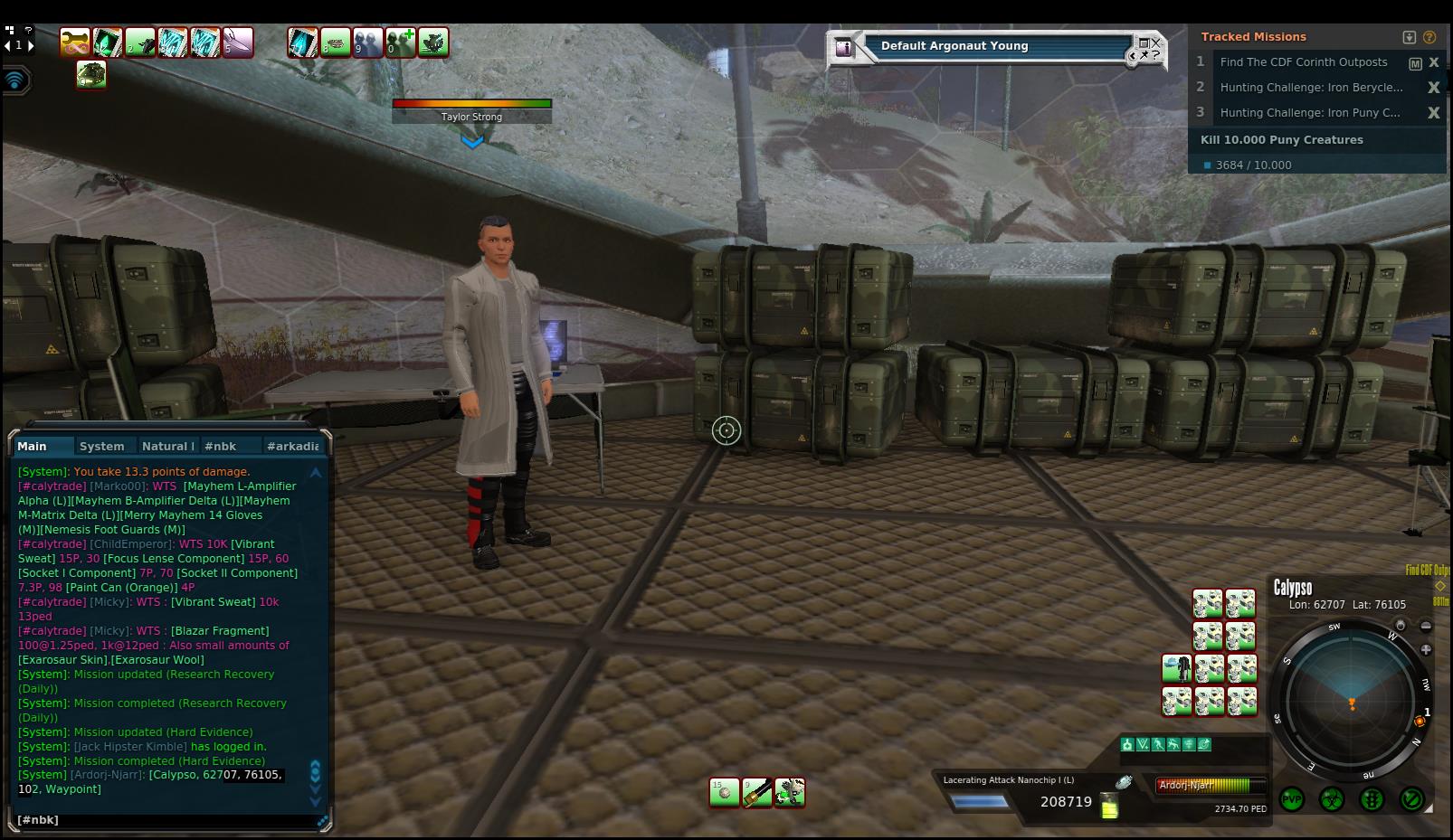1453x840 pixels.
Task: Select the Natural chat tab
Action: pyautogui.click(x=166, y=446)
